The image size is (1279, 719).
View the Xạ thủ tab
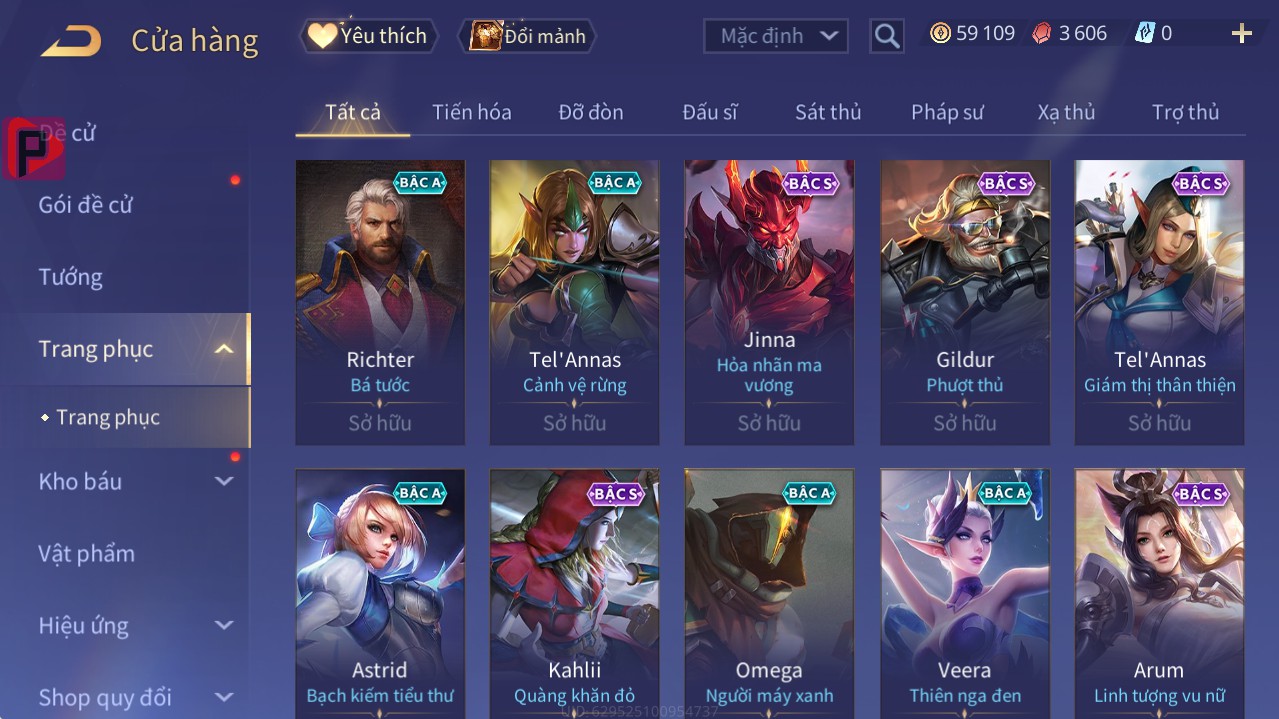pyautogui.click(x=1066, y=112)
